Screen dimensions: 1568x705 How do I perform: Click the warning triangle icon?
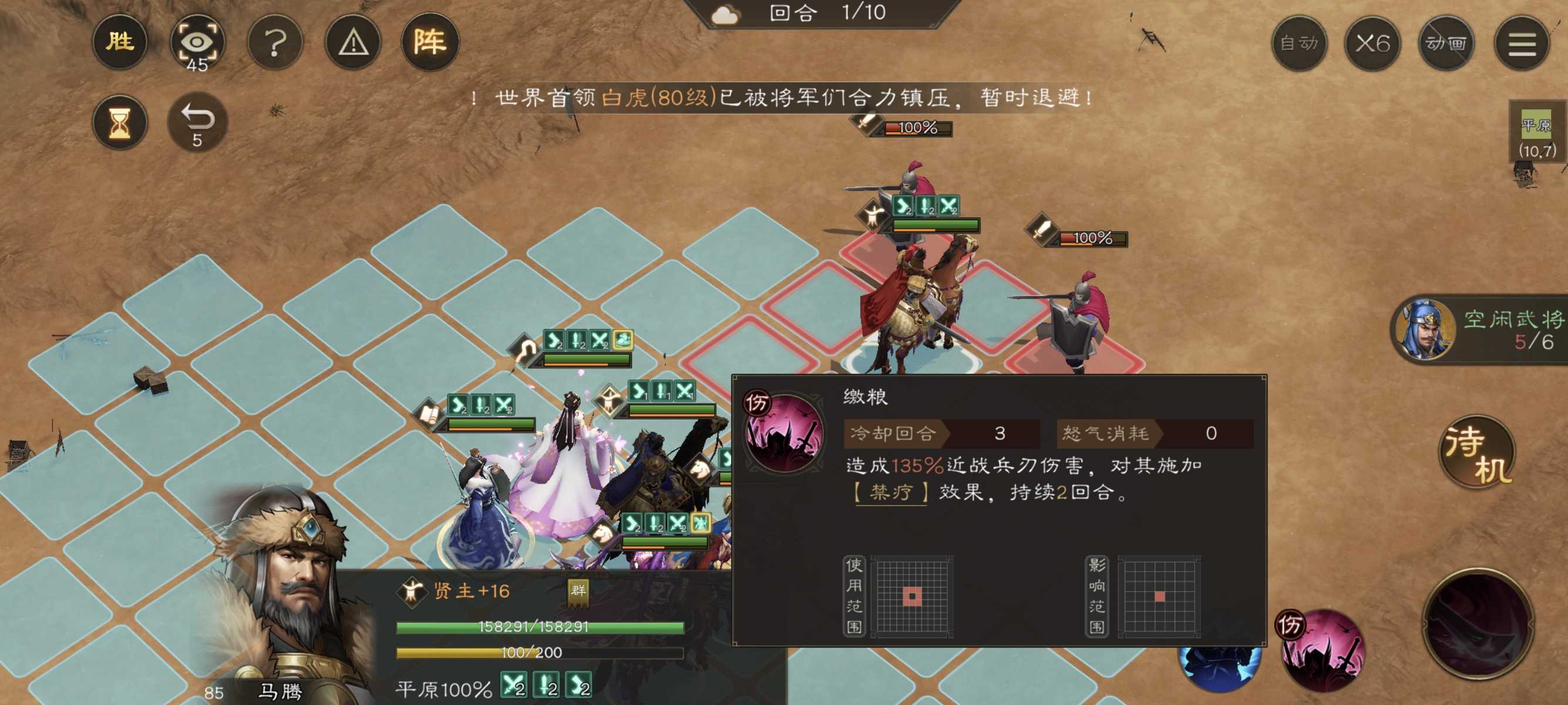coord(353,43)
